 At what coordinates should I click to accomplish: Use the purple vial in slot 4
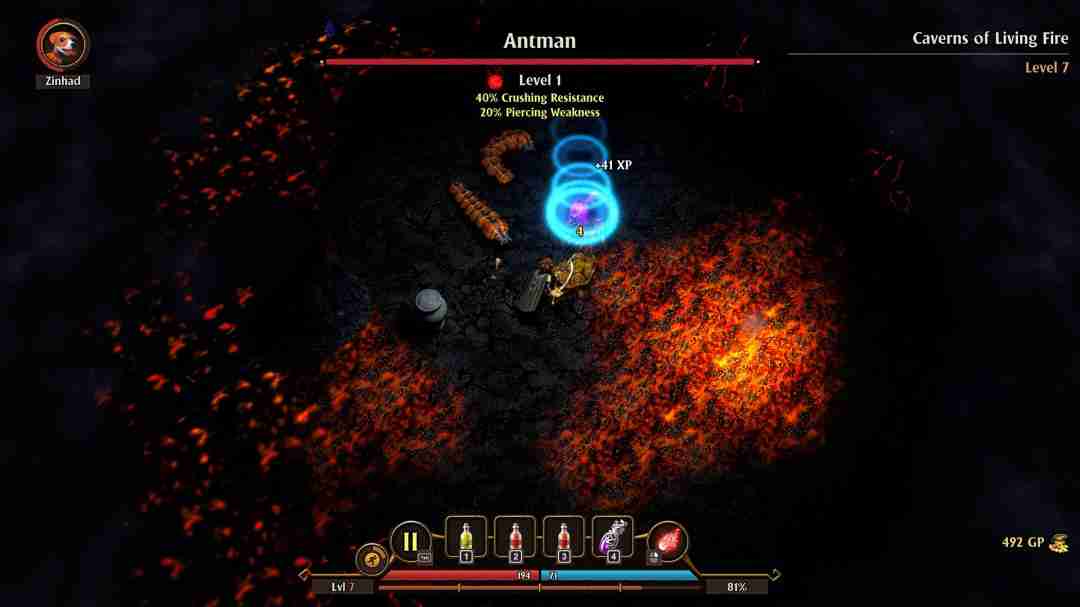(x=612, y=538)
